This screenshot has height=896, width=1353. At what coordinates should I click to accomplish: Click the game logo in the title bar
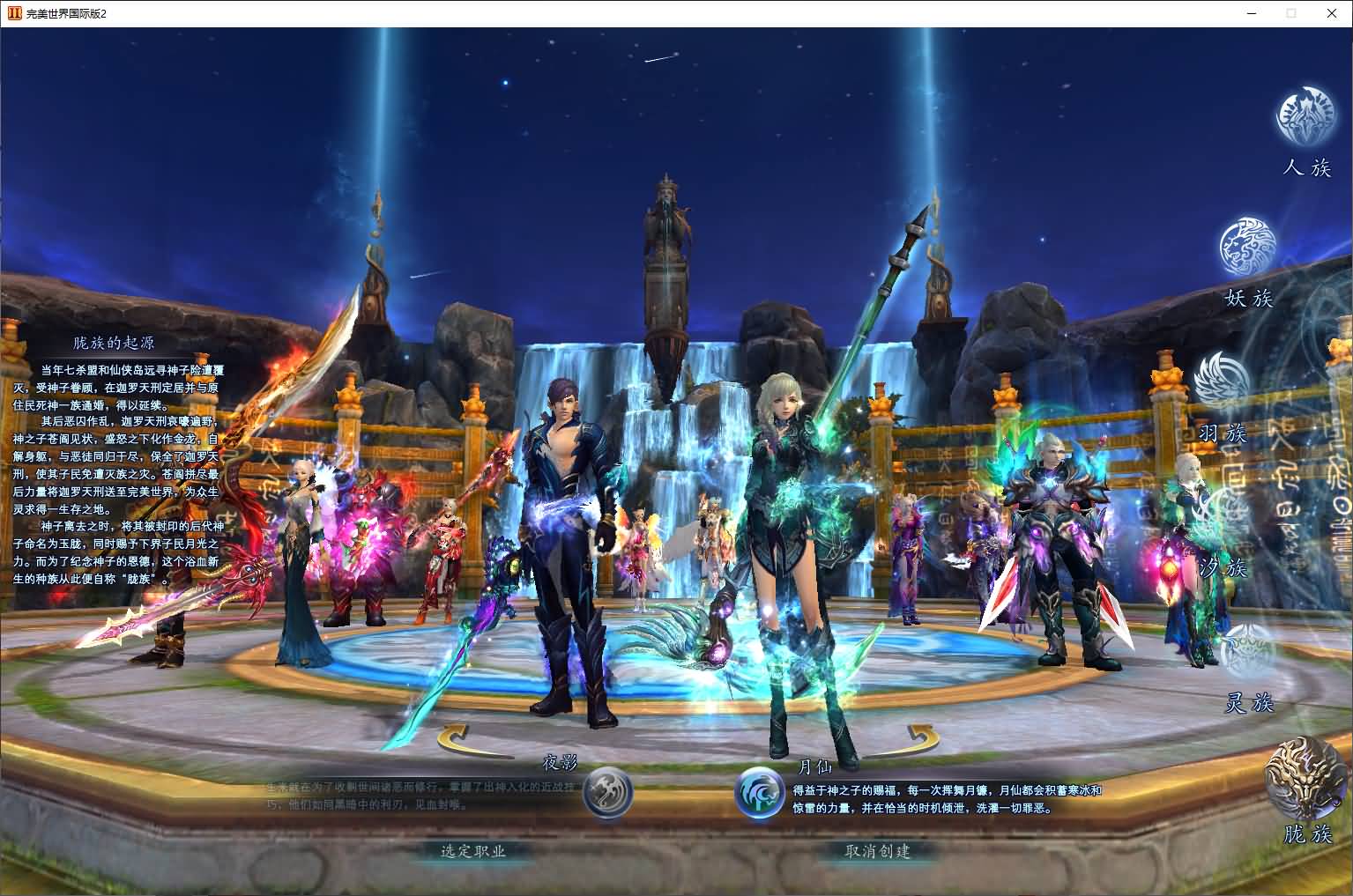[x=12, y=13]
